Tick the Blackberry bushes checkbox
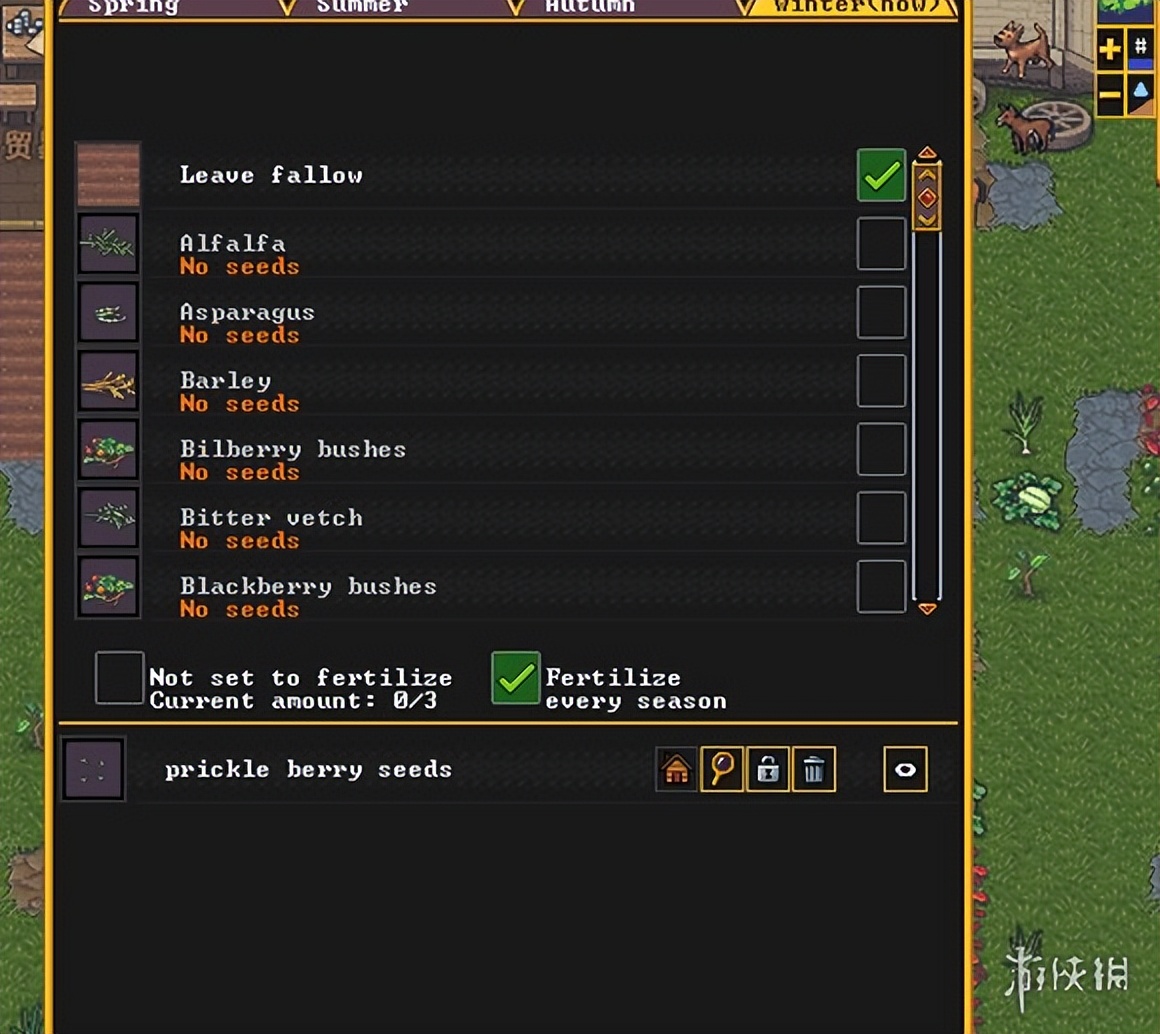 (881, 586)
